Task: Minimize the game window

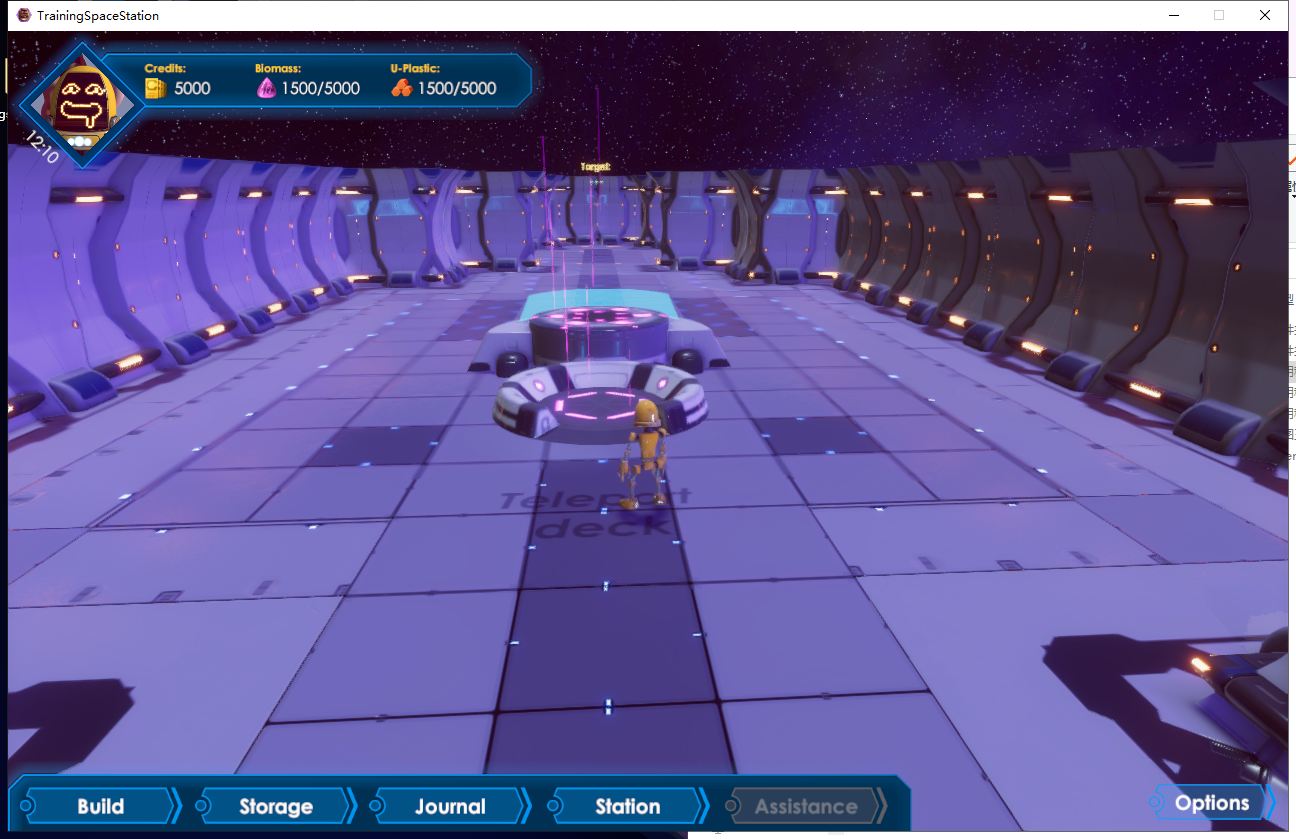Action: click(1172, 15)
